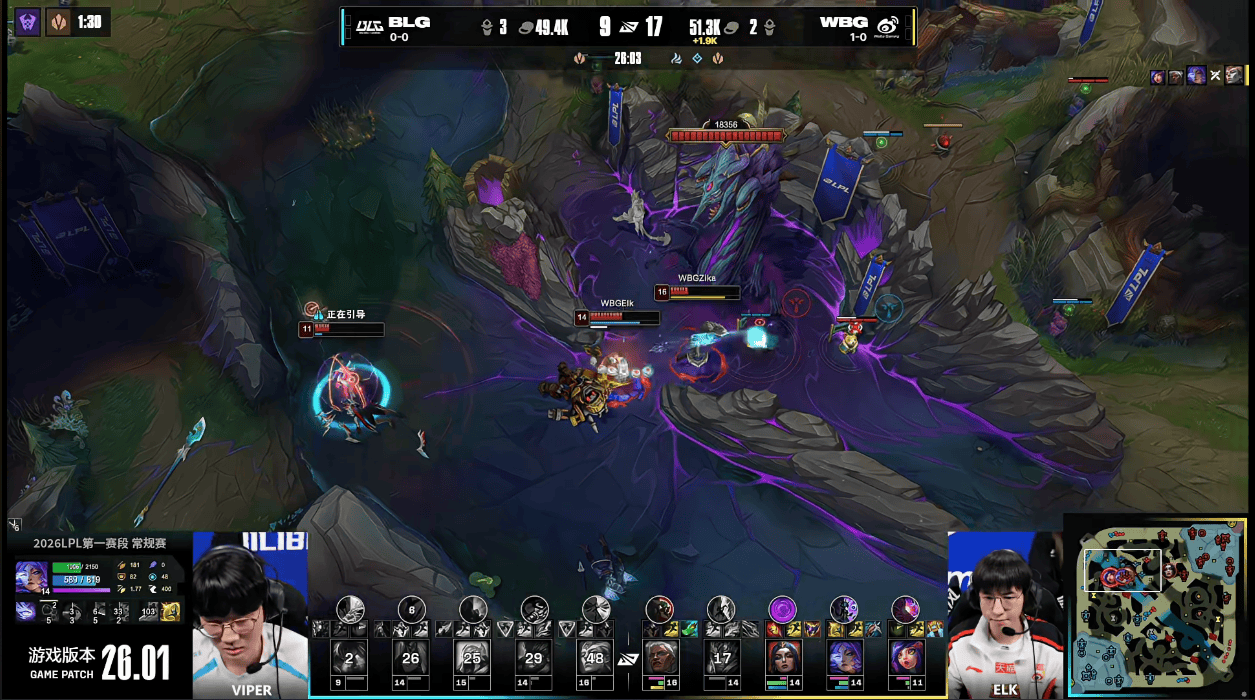The height and width of the screenshot is (700, 1255).
Task: Select the dead player portrait showing respawn 2
Action: coord(349,658)
